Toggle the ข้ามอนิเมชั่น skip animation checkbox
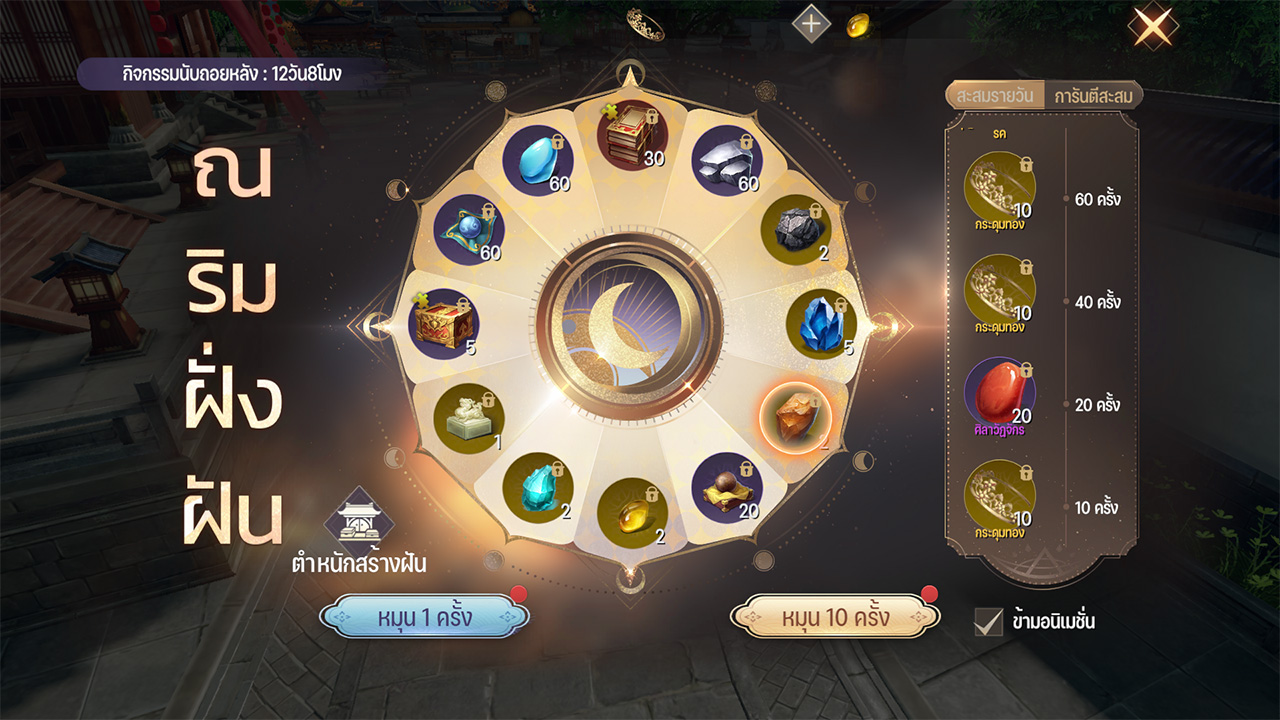The image size is (1280, 720). (988, 621)
